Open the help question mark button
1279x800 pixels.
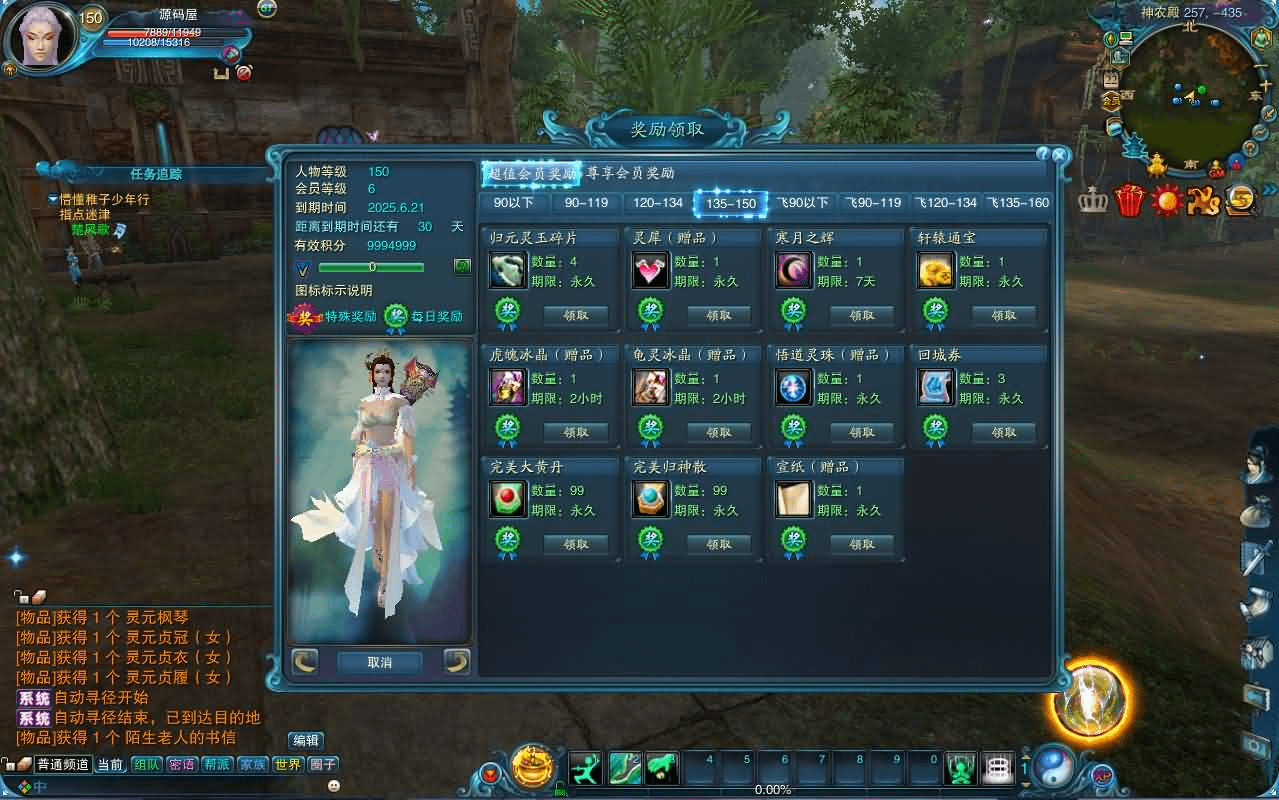click(x=1043, y=155)
